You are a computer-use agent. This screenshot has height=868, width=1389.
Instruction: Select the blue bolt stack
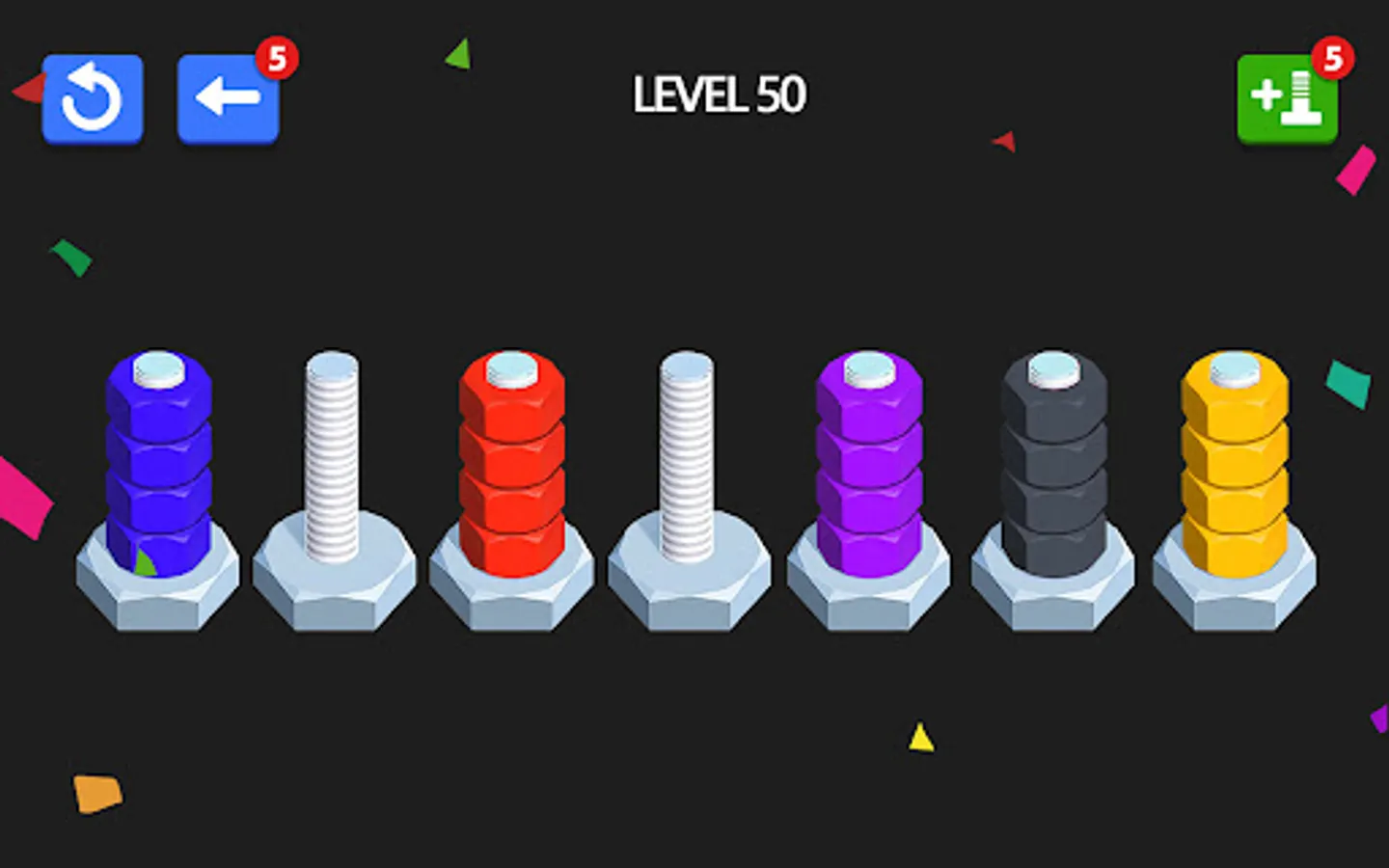point(159,463)
